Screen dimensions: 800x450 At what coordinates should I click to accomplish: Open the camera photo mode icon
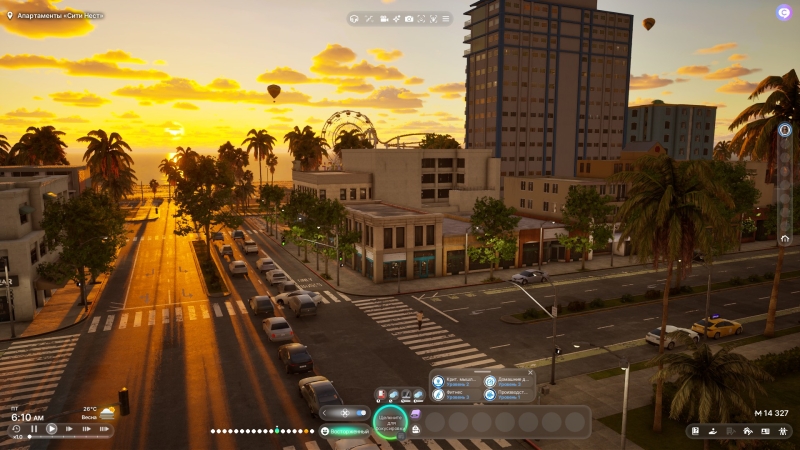(x=408, y=19)
